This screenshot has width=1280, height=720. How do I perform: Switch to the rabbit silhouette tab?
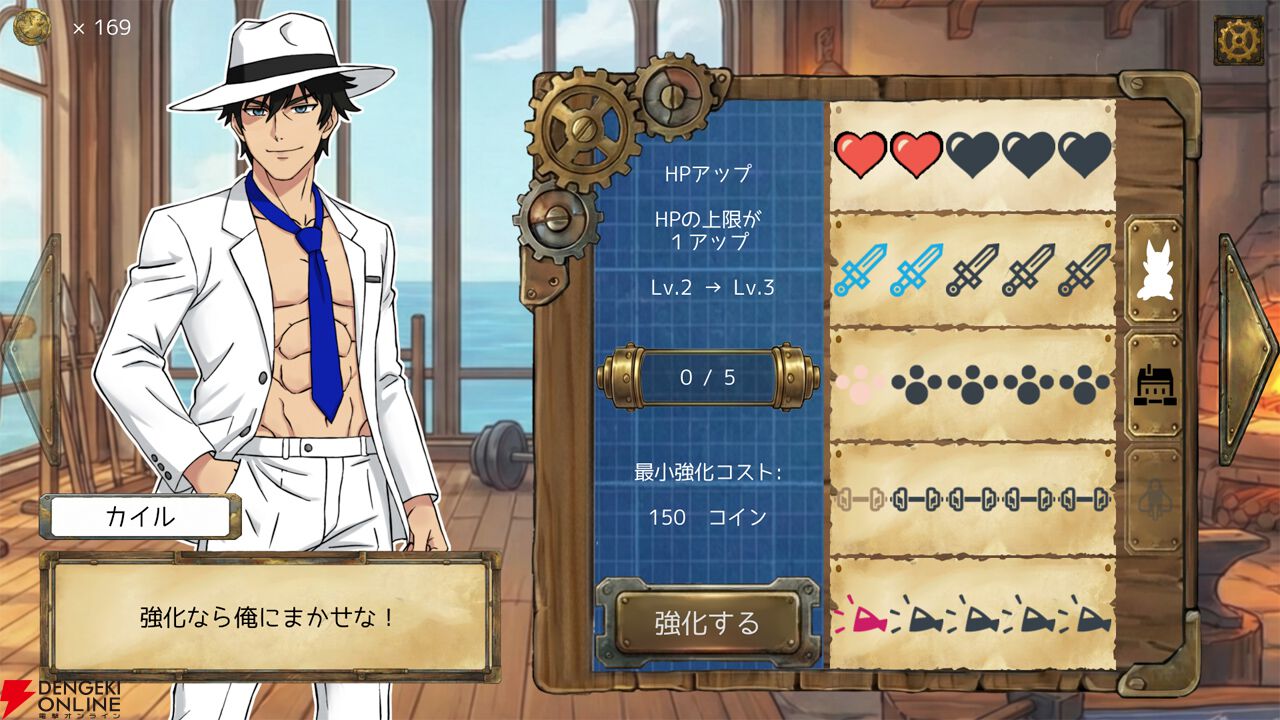point(1155,272)
